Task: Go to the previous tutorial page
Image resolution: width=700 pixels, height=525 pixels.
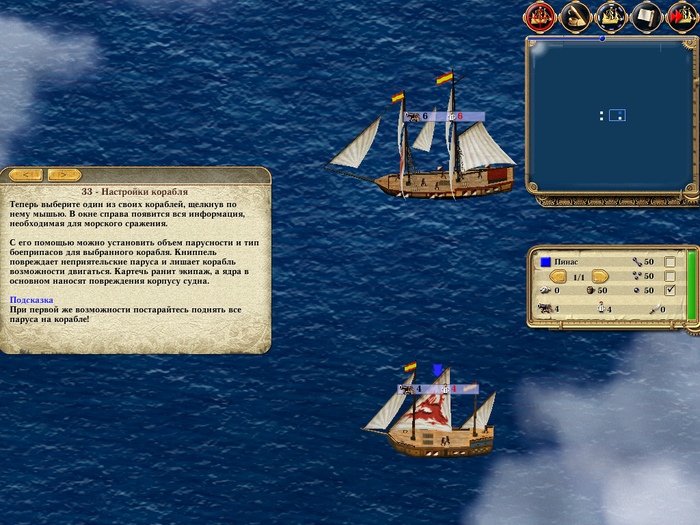Action: (x=24, y=175)
